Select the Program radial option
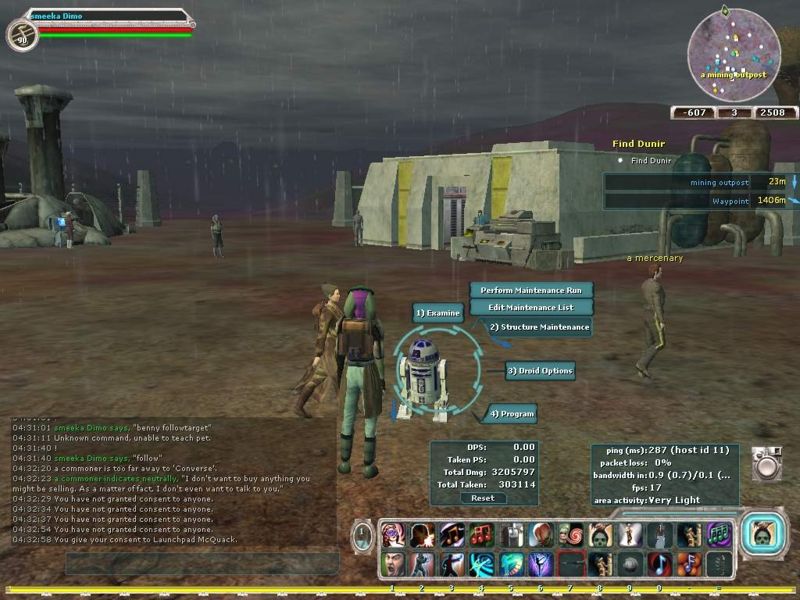 pos(512,413)
